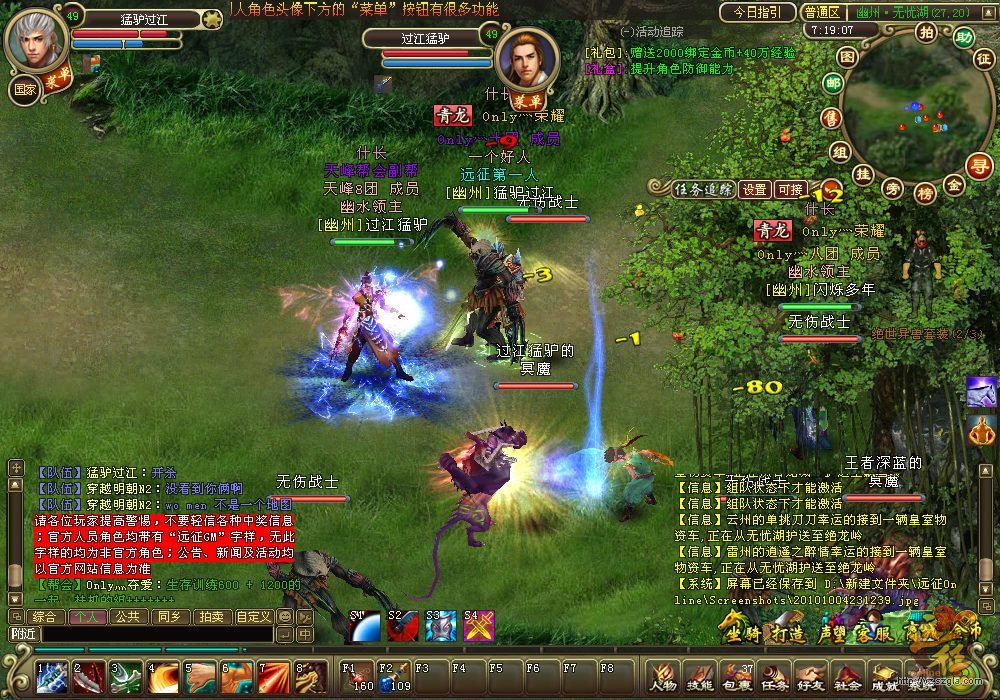Open the 任务 quest log
The height and width of the screenshot is (700, 1000).
tap(772, 677)
